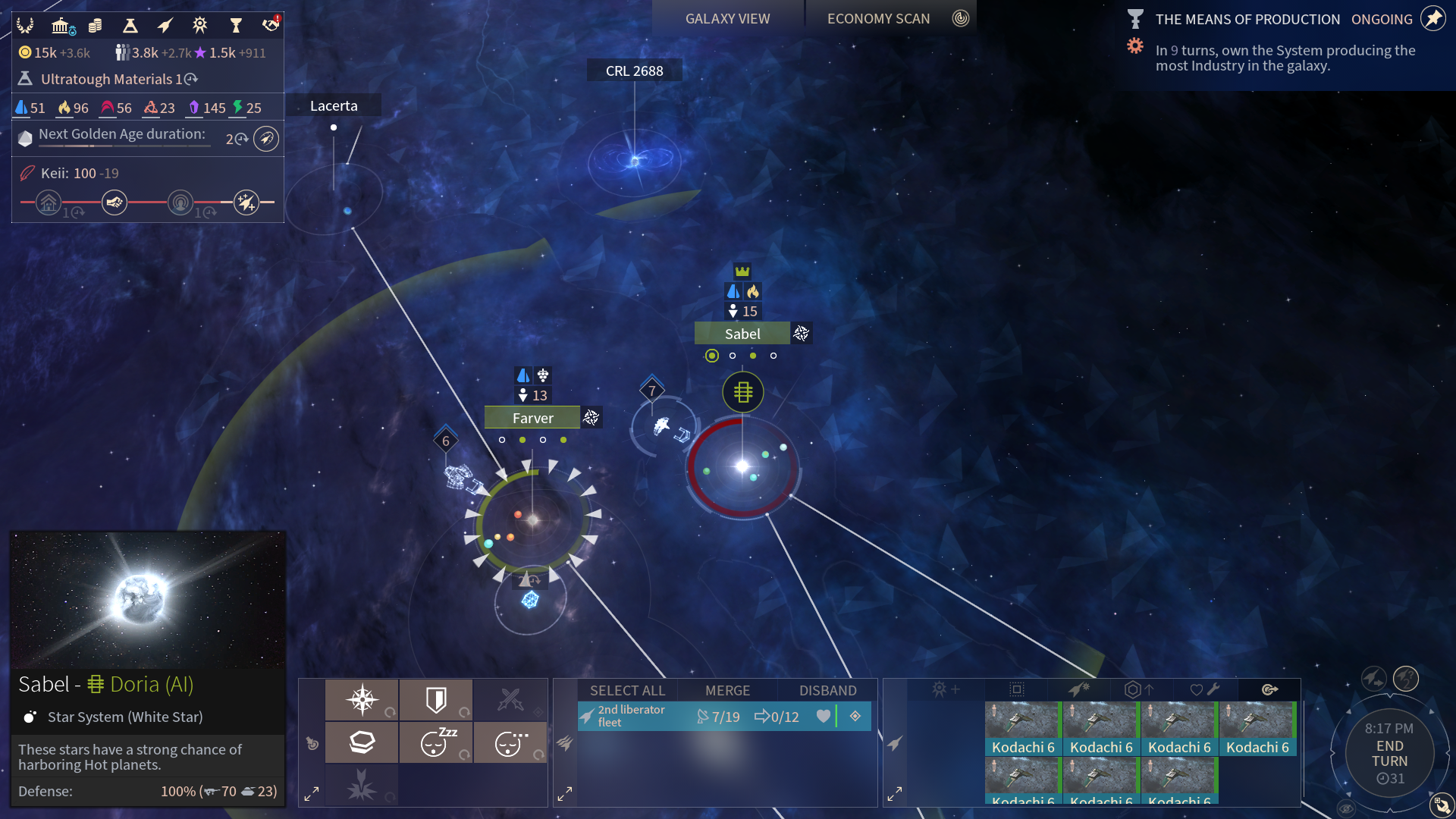Activate the compass-star fleet action
This screenshot has width=1456, height=819.
[x=362, y=700]
